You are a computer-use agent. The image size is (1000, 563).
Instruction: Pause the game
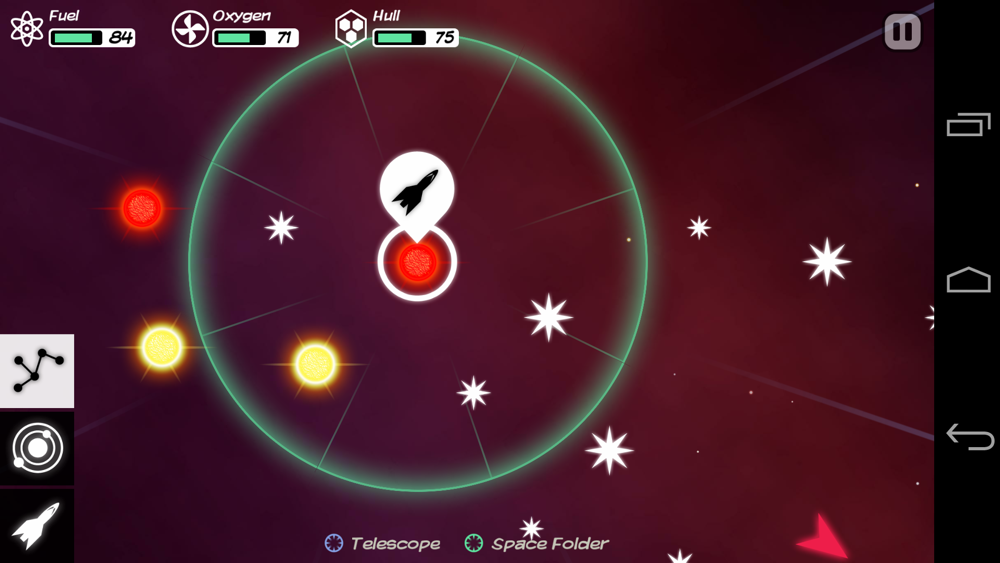pyautogui.click(x=902, y=32)
